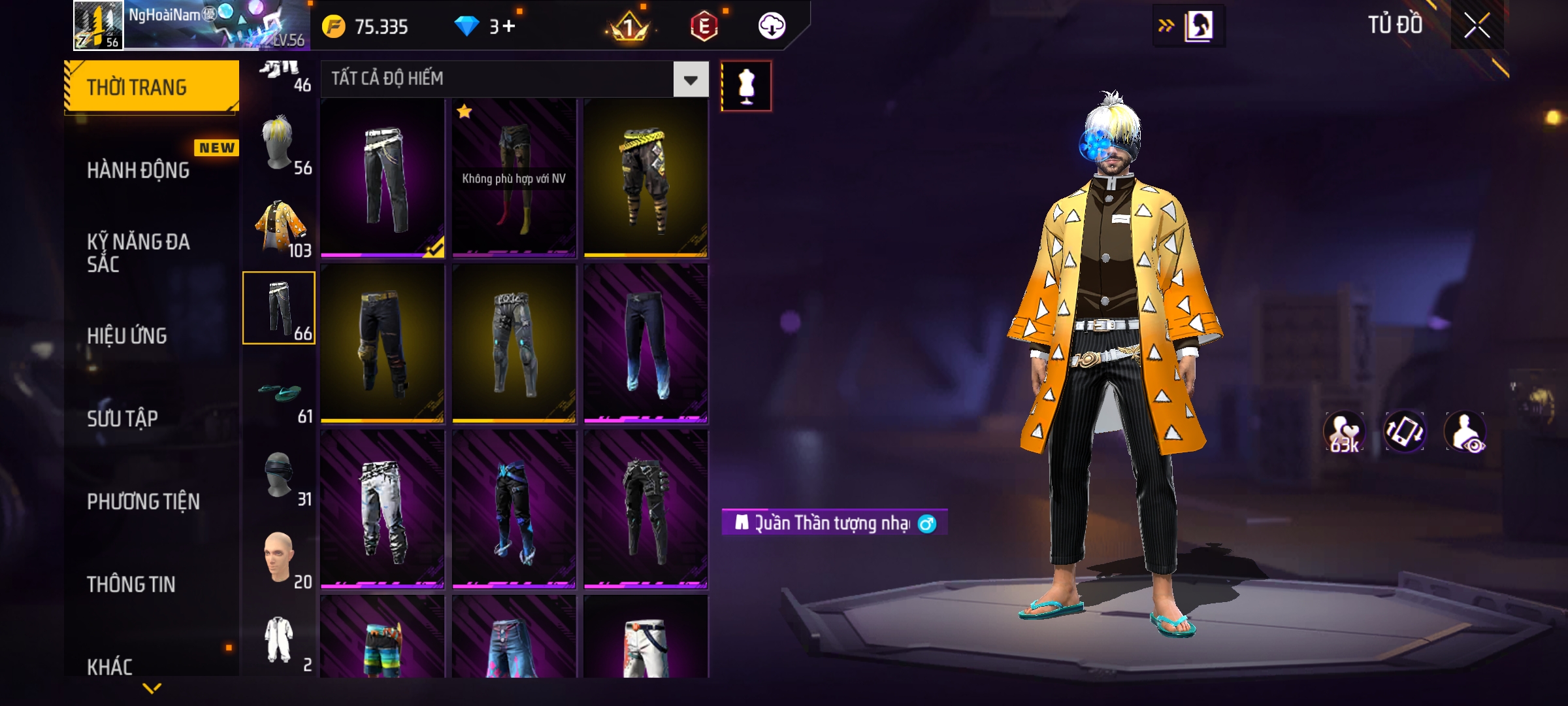Add diamonds with the plus button
The height and width of the screenshot is (706, 1568).
point(509,26)
